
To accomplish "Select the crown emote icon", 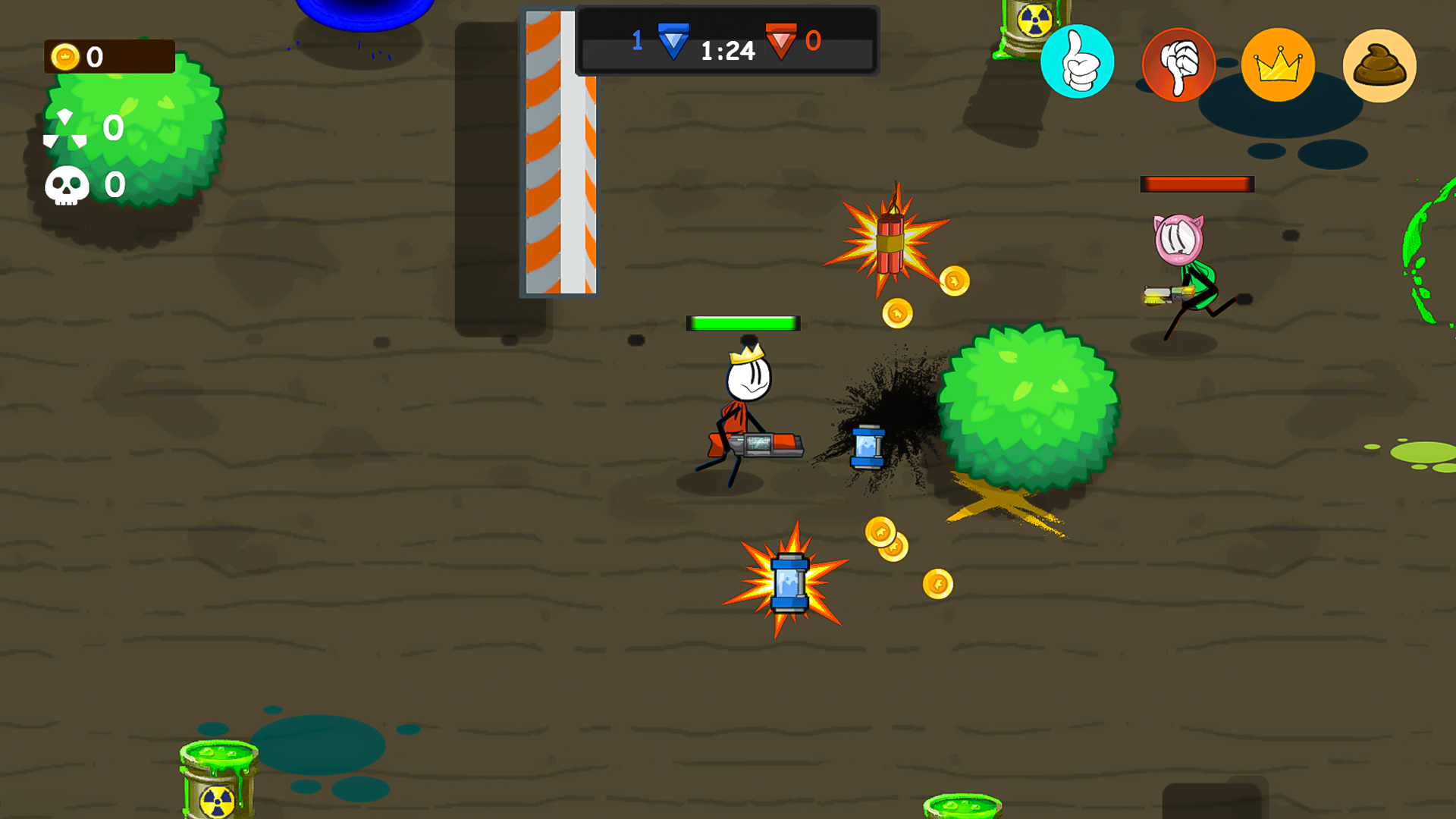I will (1279, 64).
